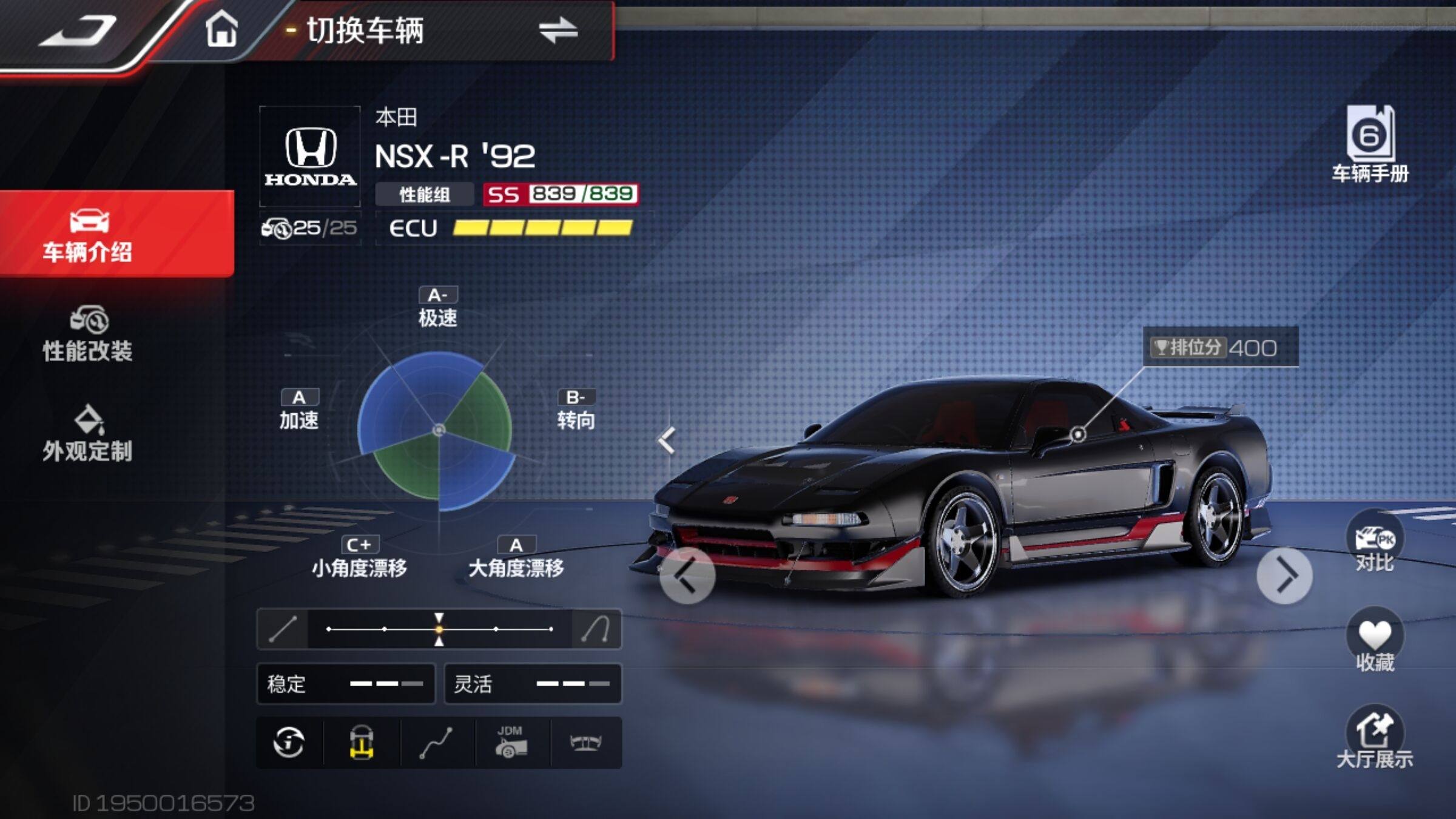Return to the home screen

[x=221, y=29]
